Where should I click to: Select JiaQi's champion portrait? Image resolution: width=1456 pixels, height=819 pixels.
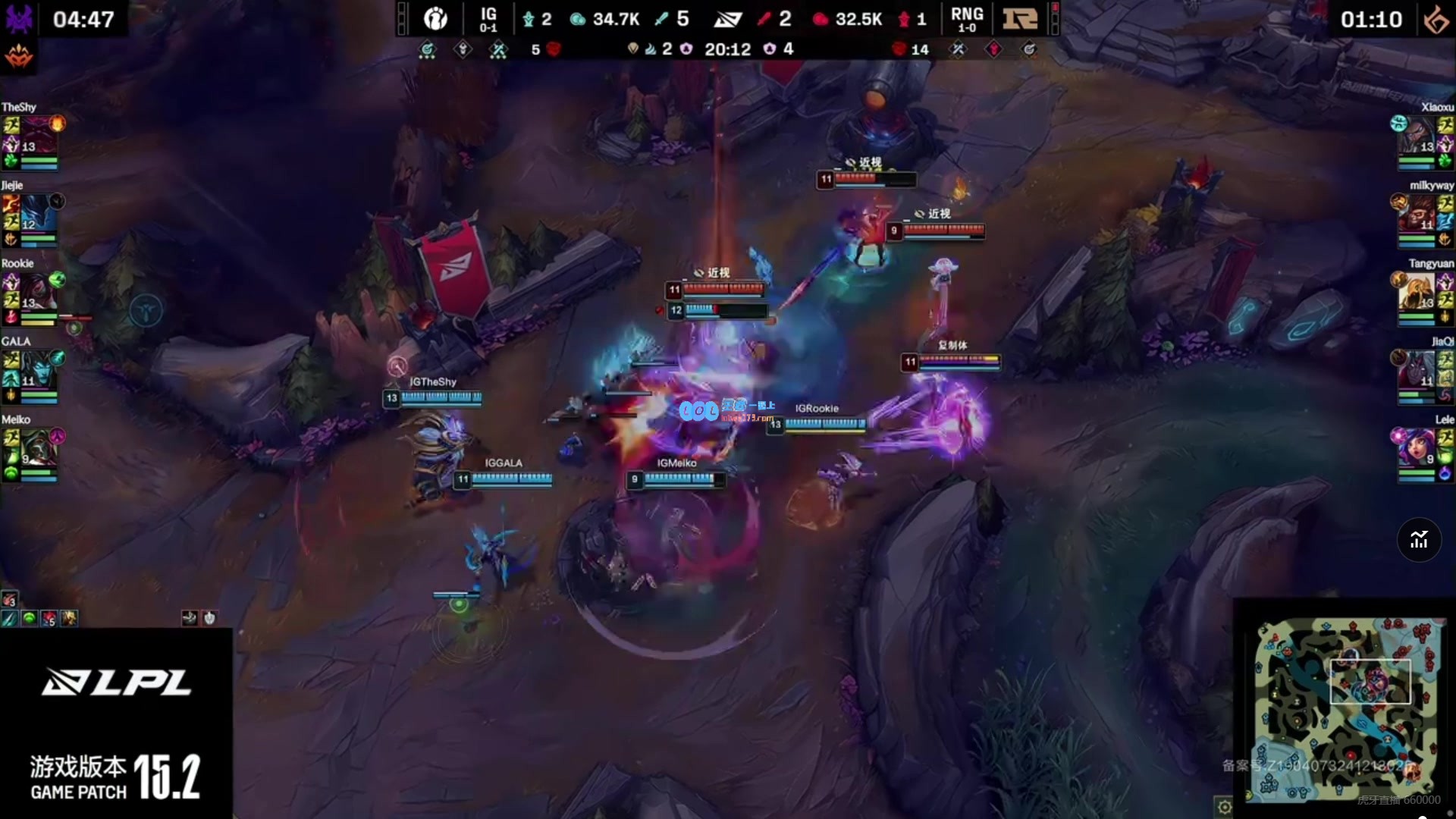pyautogui.click(x=1416, y=369)
